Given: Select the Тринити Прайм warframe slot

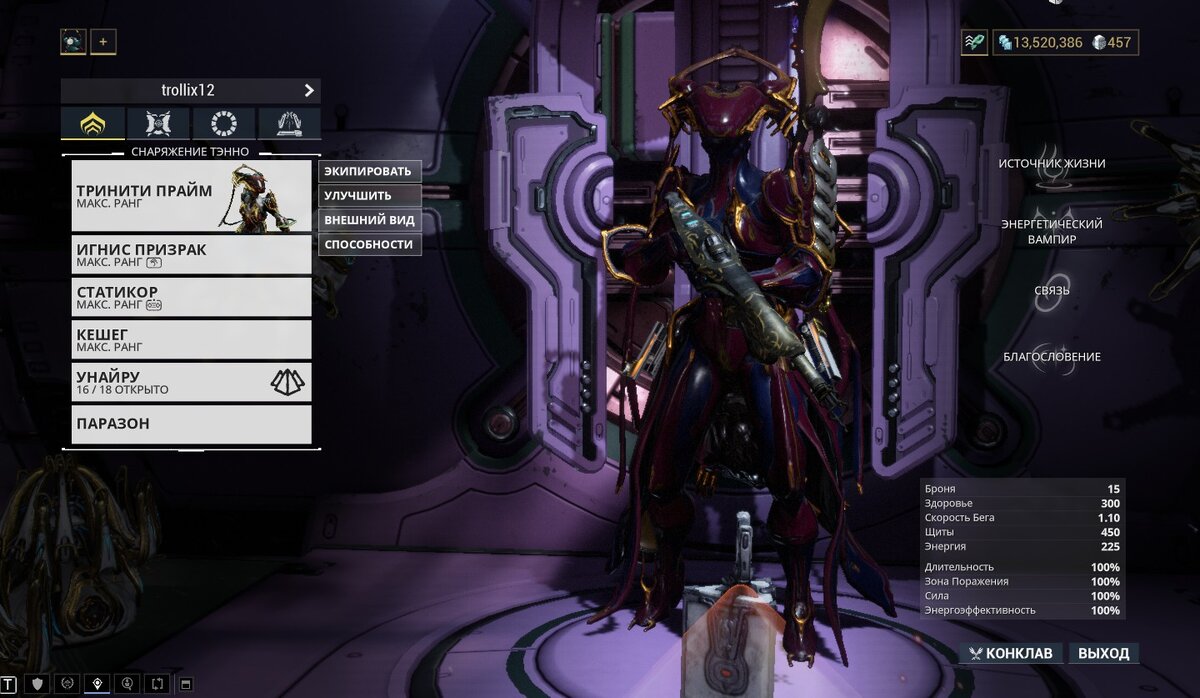Looking at the screenshot, I should pos(191,196).
